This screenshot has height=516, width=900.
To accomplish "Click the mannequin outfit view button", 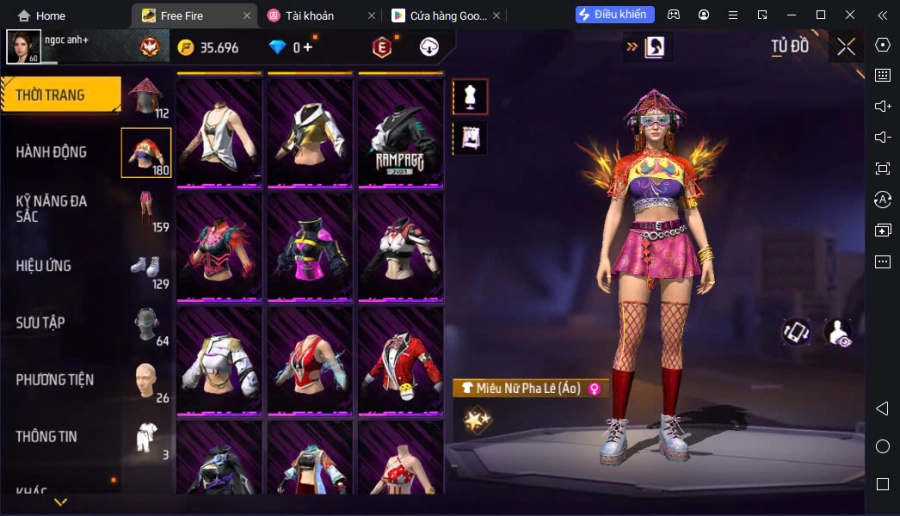I will point(470,96).
